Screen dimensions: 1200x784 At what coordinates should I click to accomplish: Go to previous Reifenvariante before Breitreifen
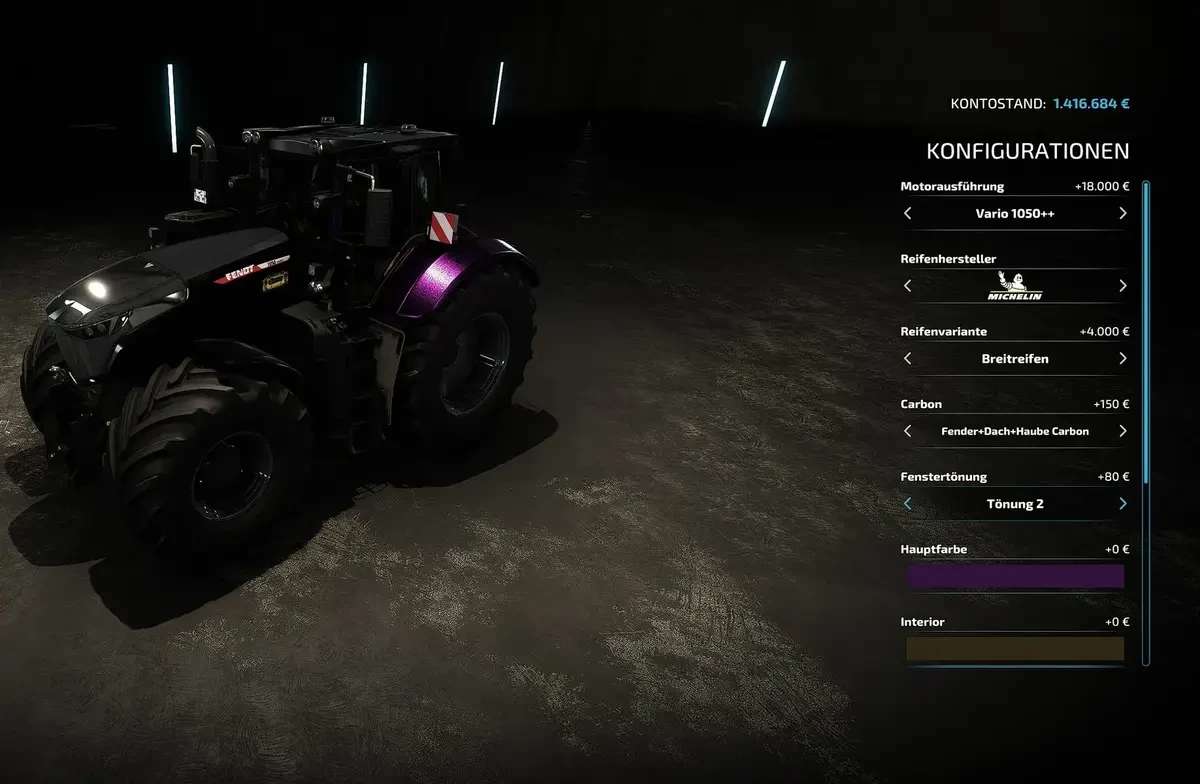tap(908, 358)
